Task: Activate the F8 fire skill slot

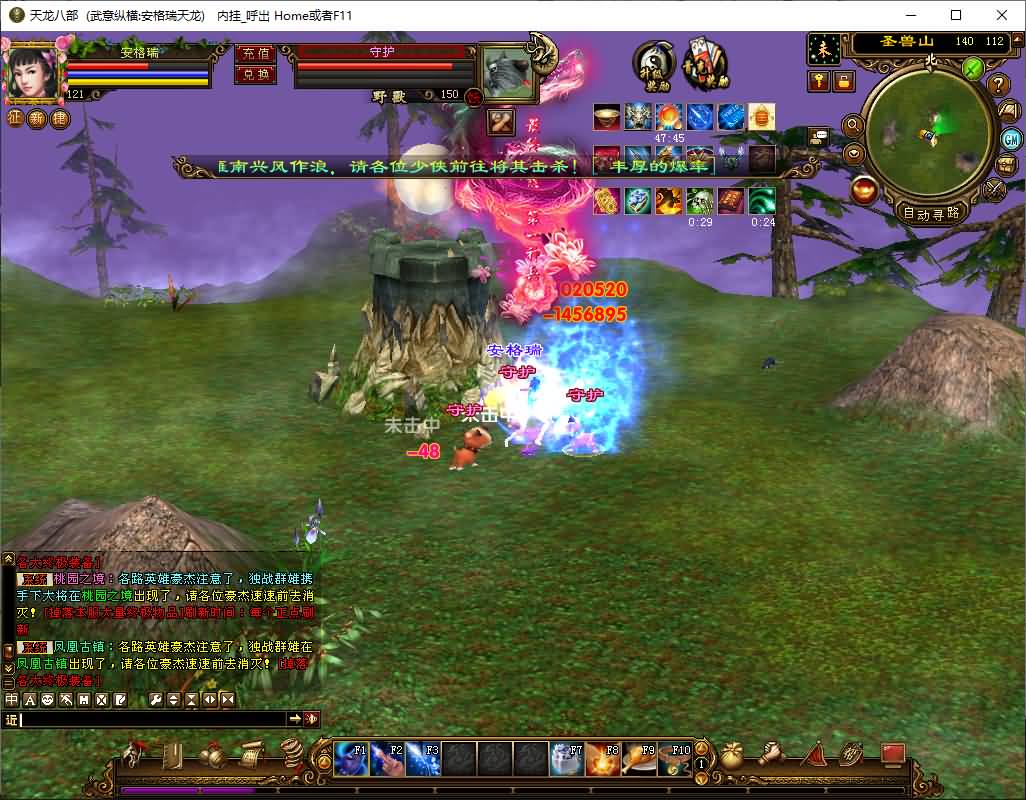Action: 603,759
